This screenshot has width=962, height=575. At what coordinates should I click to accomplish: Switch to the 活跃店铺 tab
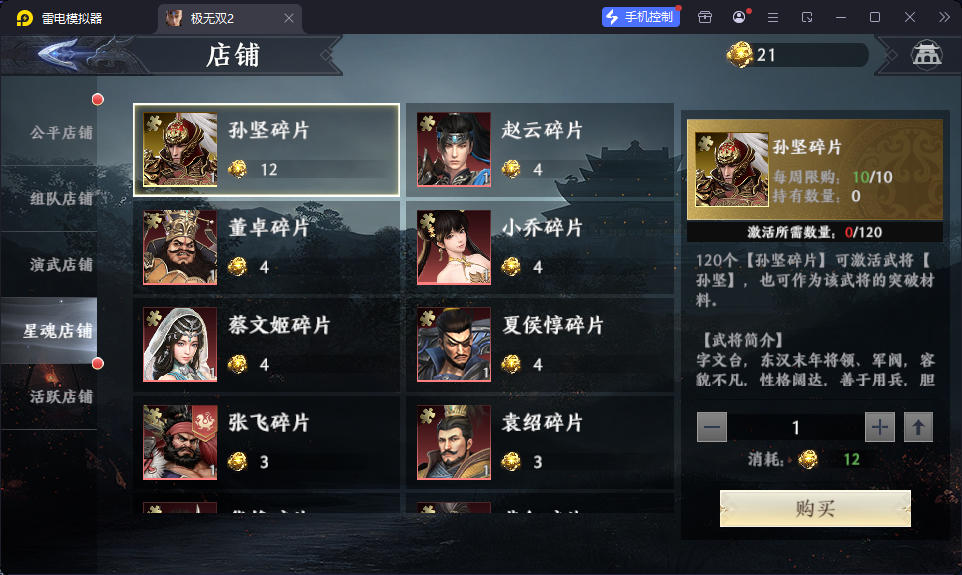click(x=60, y=396)
